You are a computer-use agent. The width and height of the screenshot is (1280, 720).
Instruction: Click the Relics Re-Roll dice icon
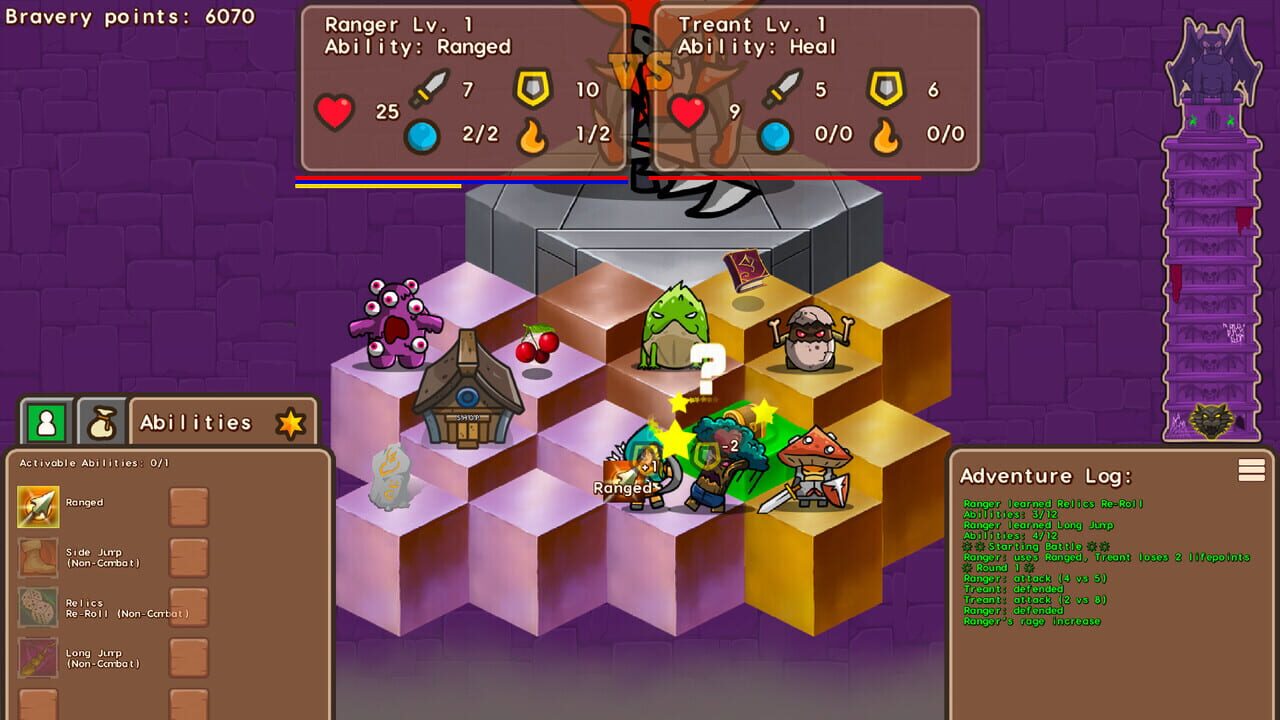[38, 607]
